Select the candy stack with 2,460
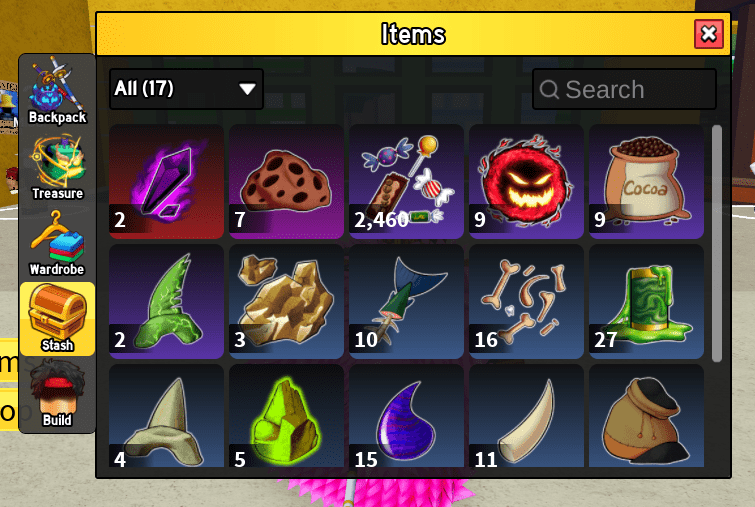755x507 pixels. (x=406, y=181)
